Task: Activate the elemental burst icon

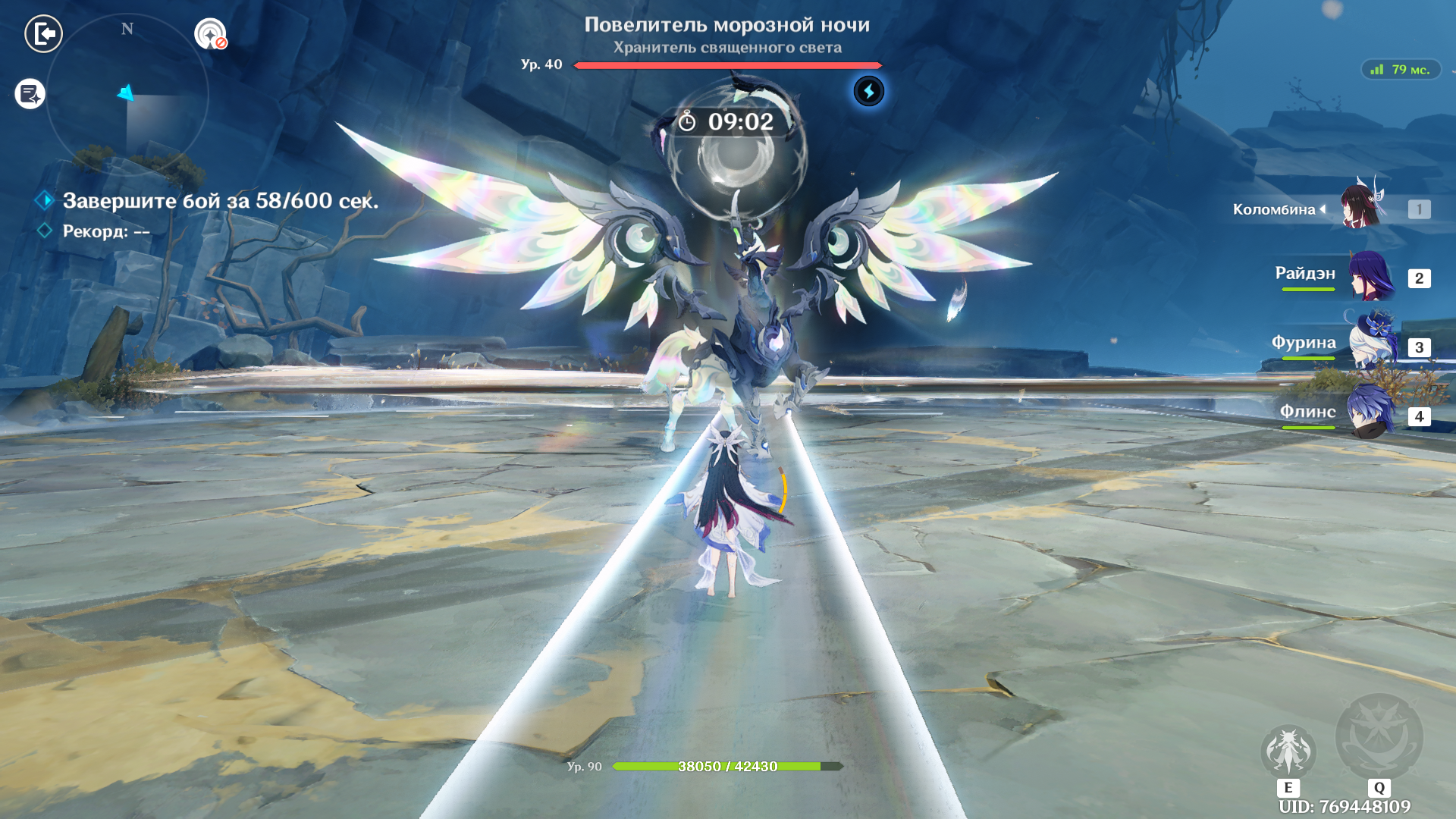Action: 1379,737
